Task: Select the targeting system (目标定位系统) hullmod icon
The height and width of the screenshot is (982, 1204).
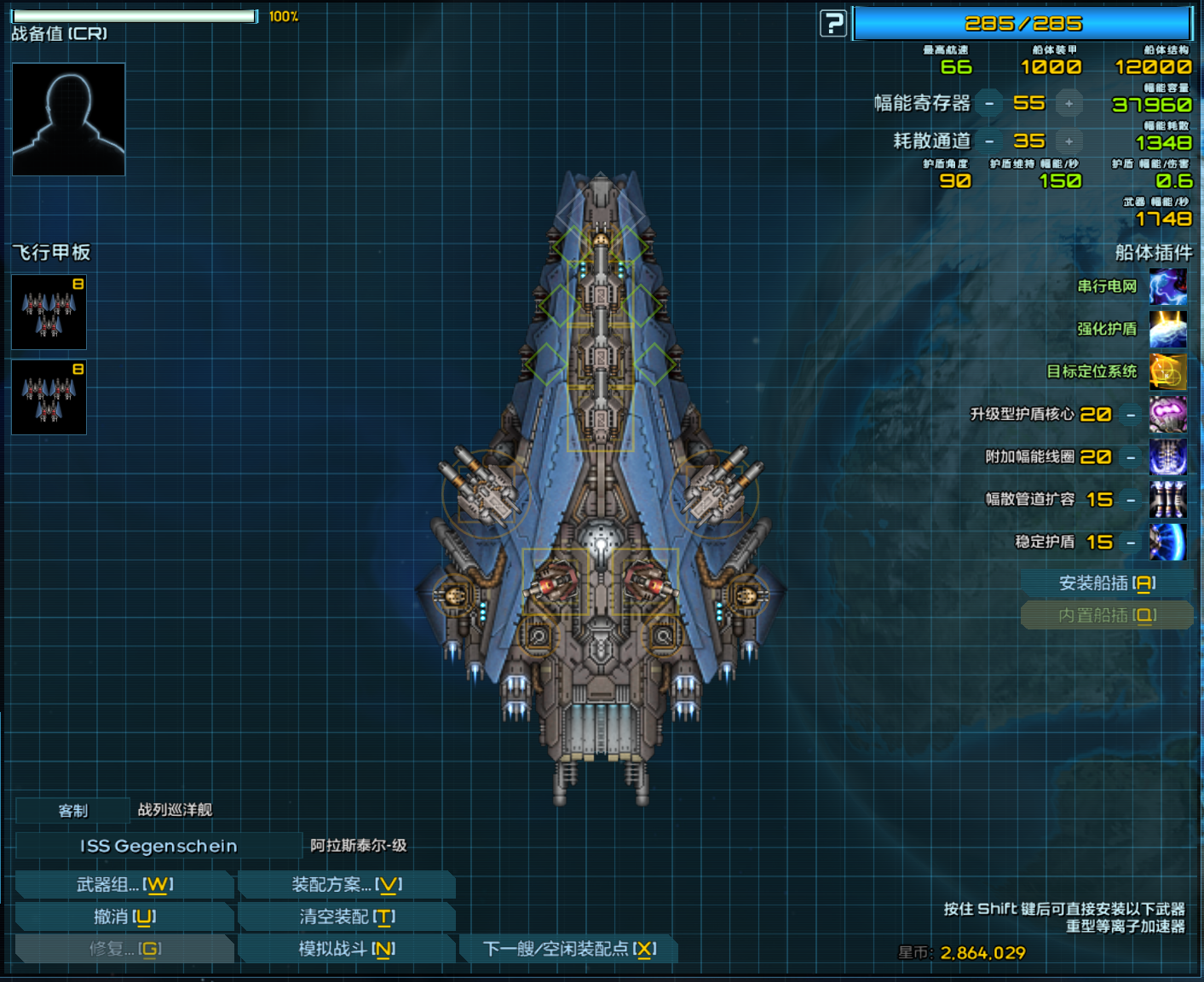Action: pos(1167,372)
